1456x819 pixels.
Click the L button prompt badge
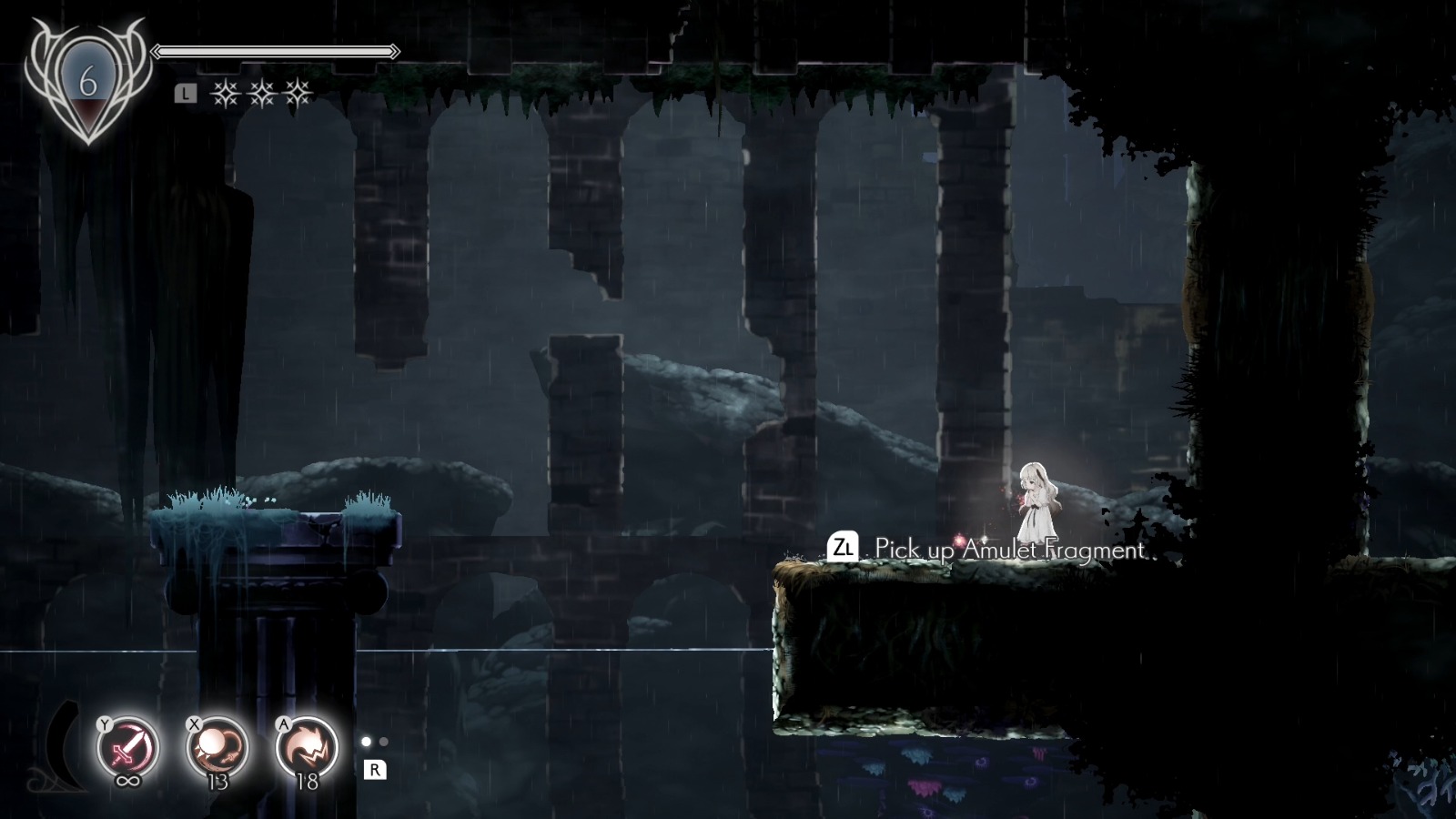(x=186, y=92)
